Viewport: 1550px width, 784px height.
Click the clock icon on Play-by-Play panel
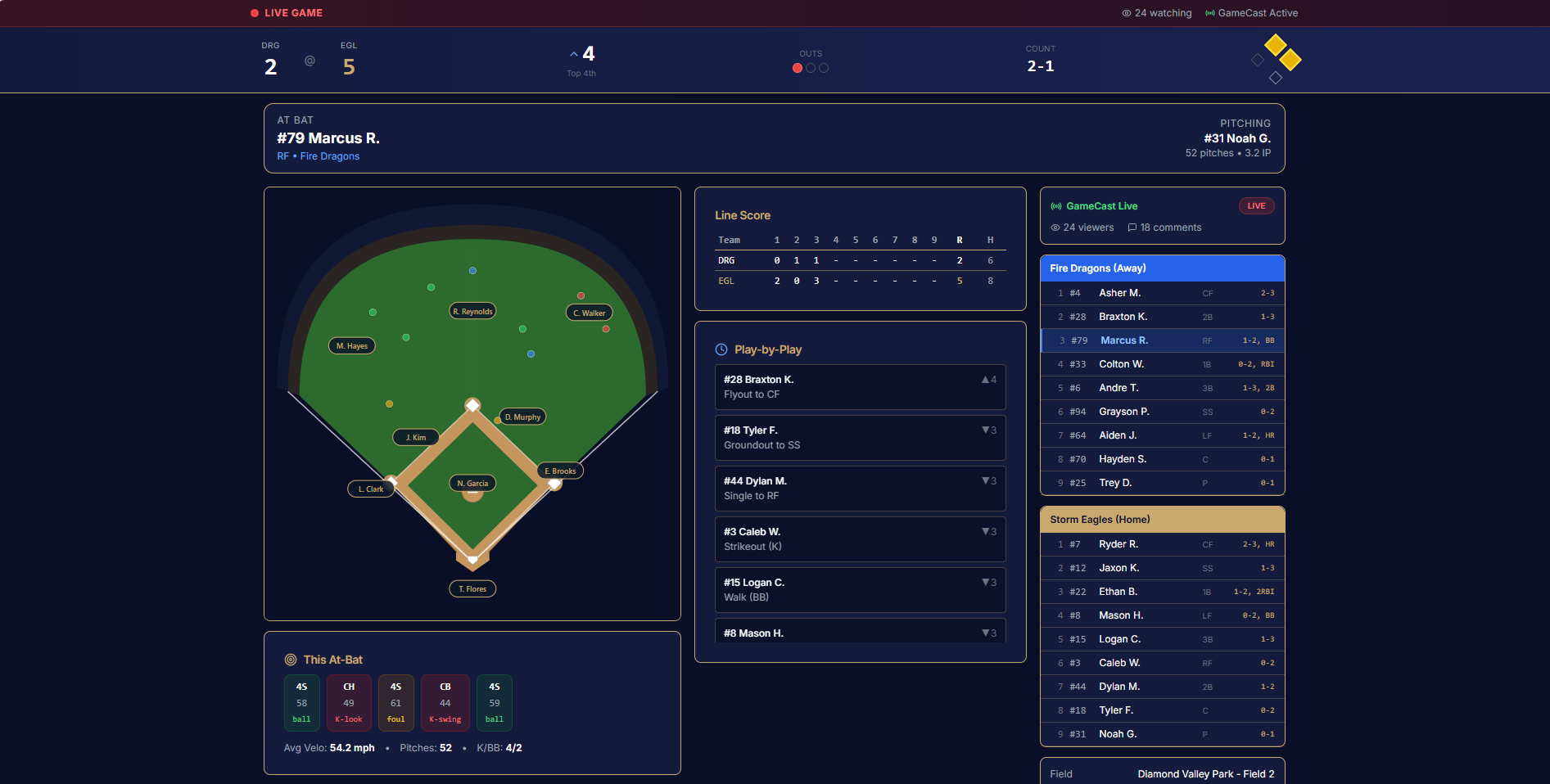(721, 349)
